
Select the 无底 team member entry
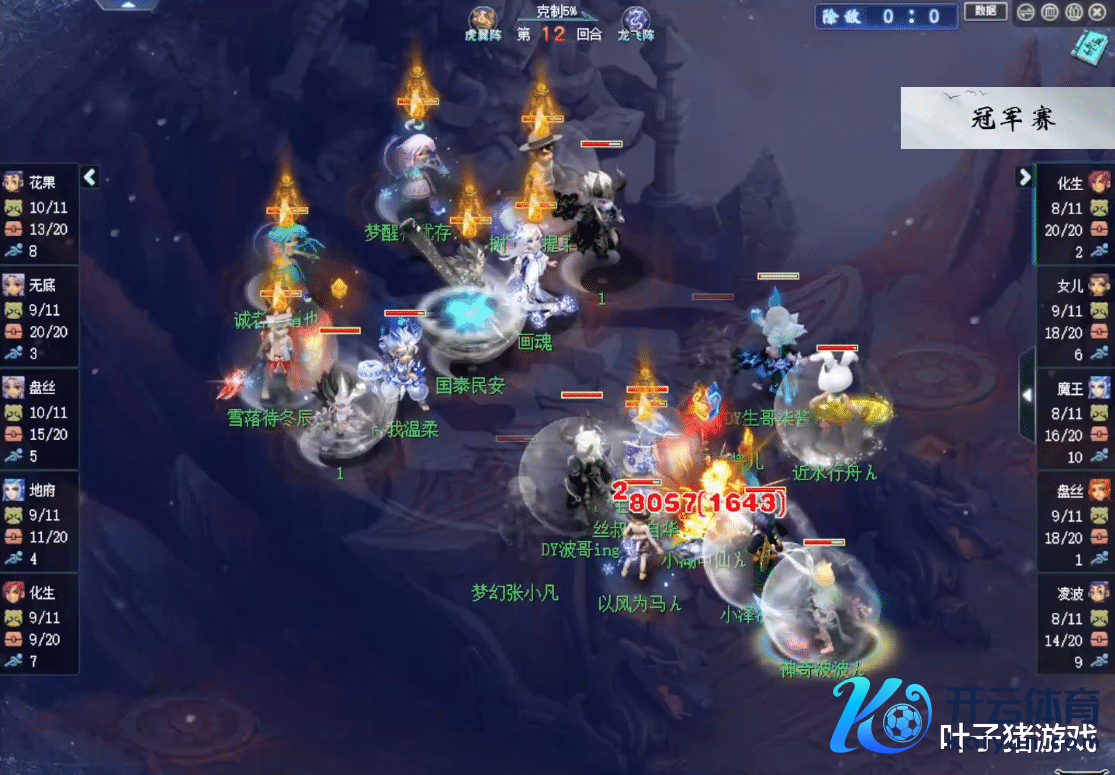click(x=40, y=318)
